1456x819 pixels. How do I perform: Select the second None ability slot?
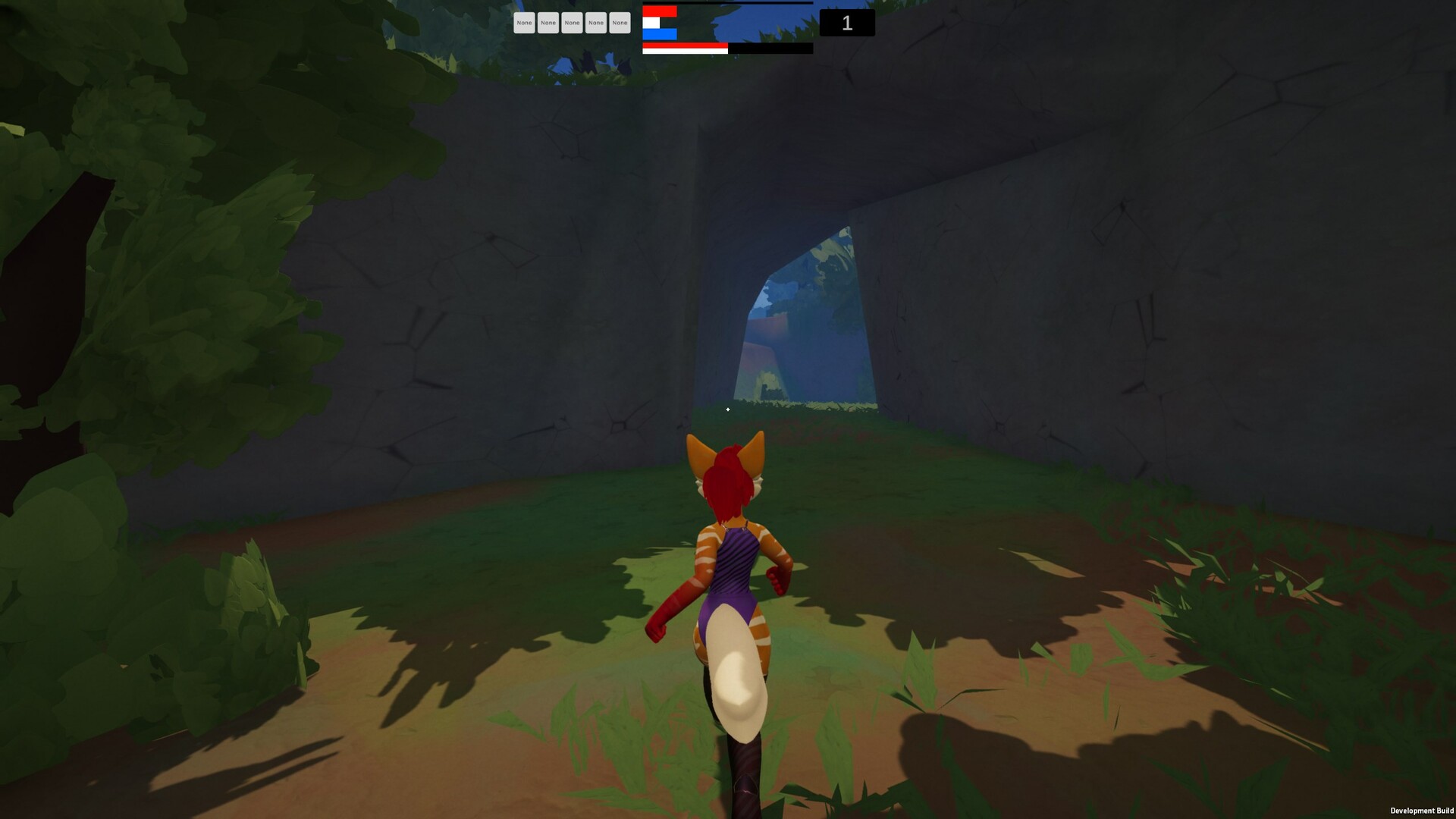tap(548, 23)
